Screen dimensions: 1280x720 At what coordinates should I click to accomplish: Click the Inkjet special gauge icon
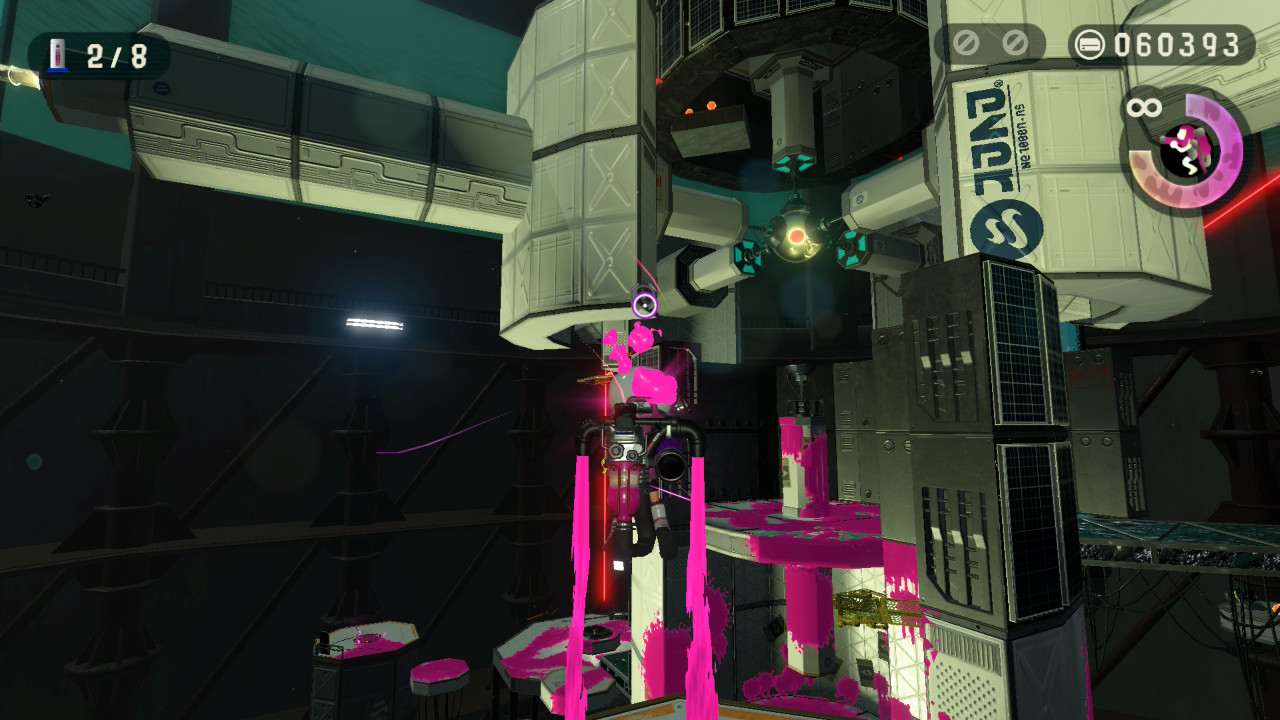1185,151
